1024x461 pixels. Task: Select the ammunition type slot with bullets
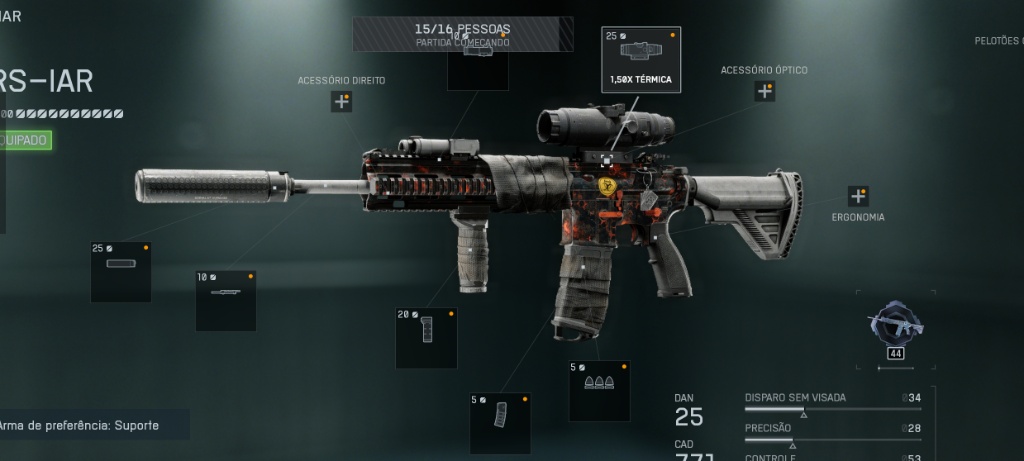point(600,390)
